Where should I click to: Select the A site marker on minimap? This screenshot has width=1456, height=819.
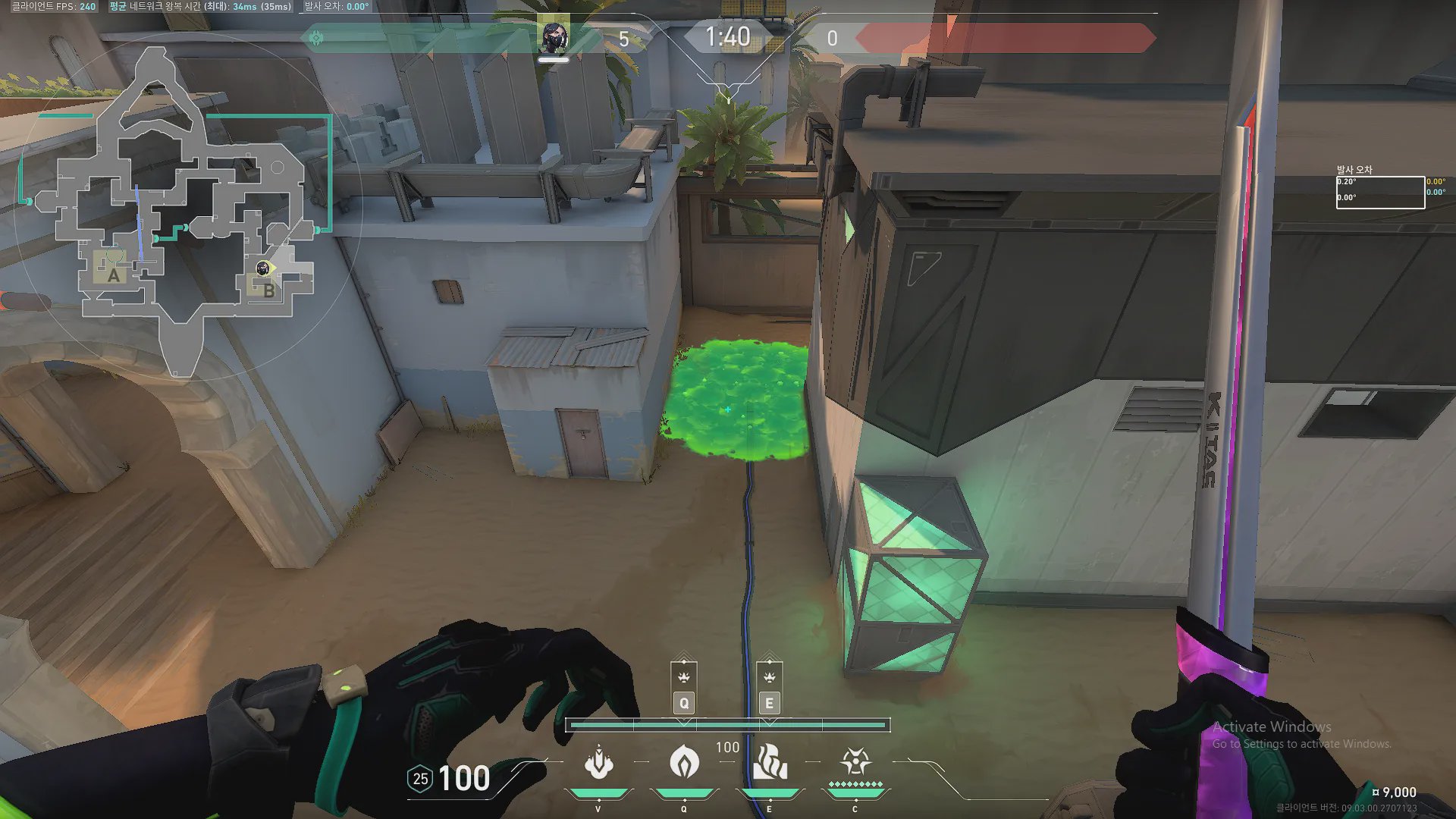[x=114, y=275]
